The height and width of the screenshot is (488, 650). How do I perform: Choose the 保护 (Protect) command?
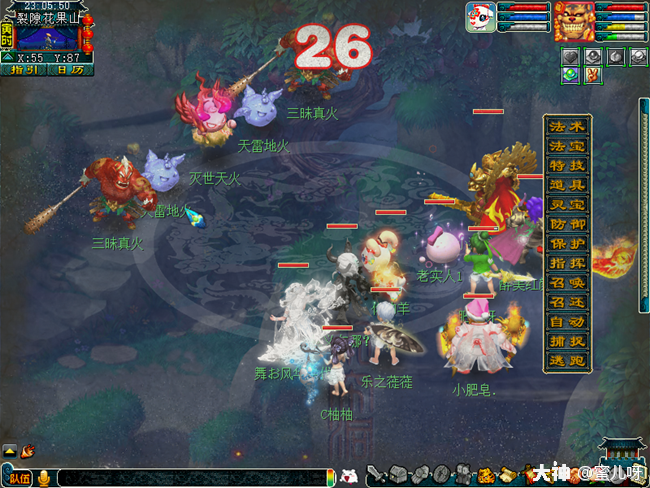pyautogui.click(x=567, y=244)
